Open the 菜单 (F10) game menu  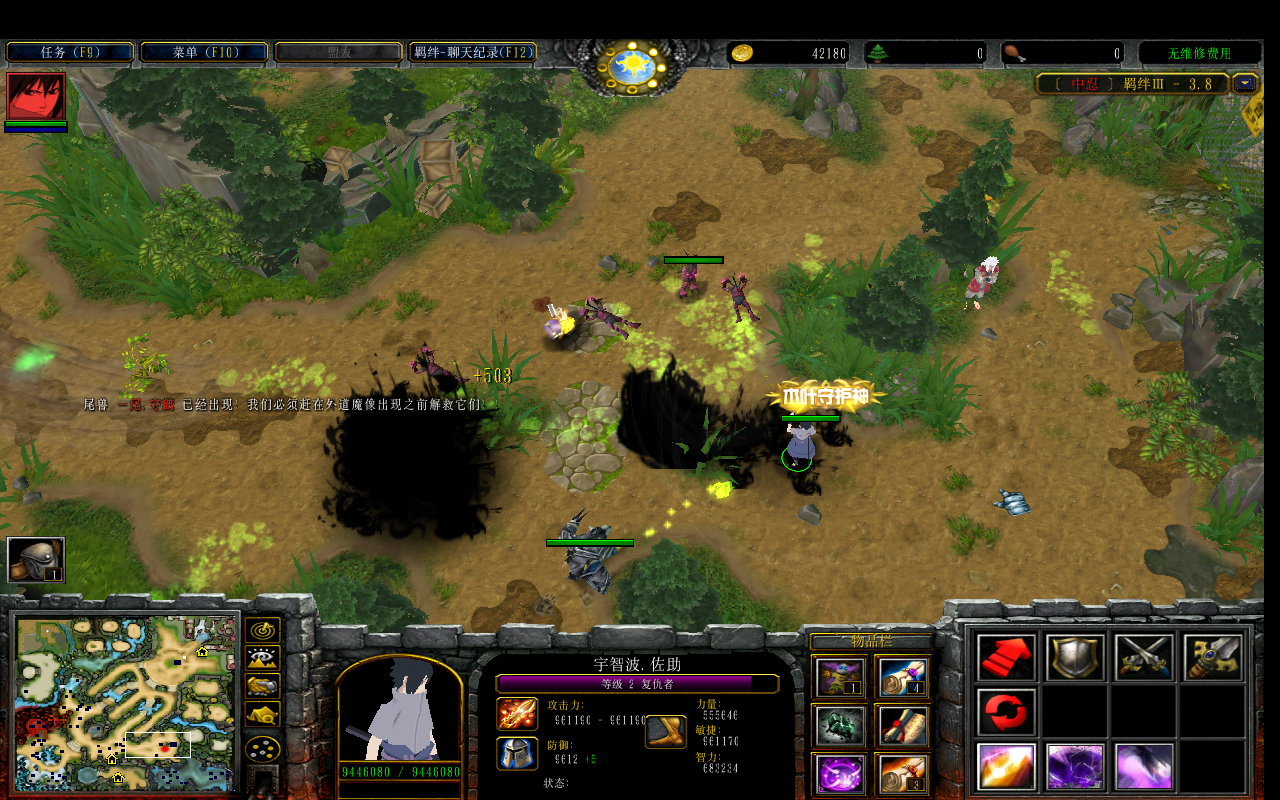[204, 52]
